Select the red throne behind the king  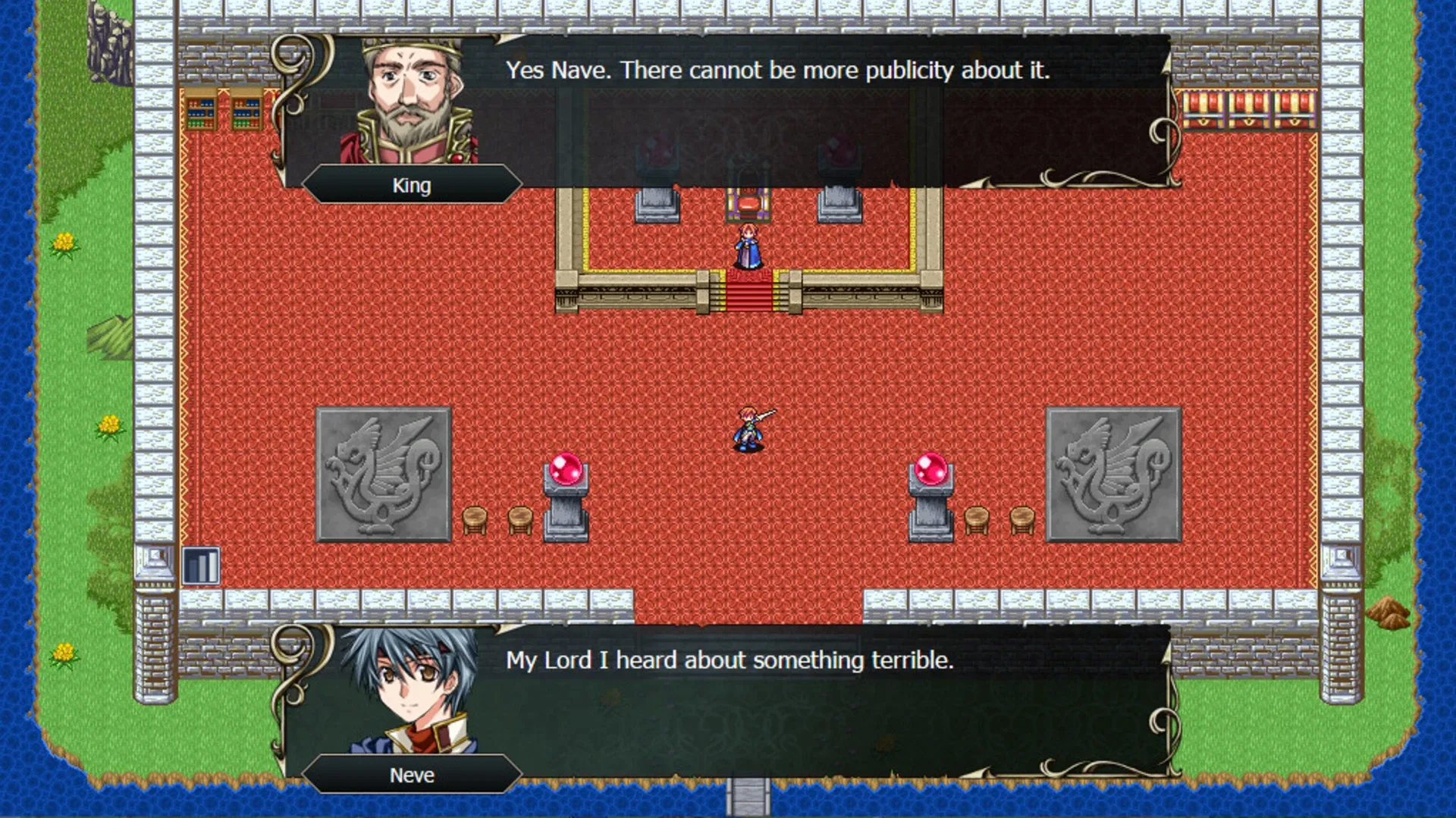point(749,201)
